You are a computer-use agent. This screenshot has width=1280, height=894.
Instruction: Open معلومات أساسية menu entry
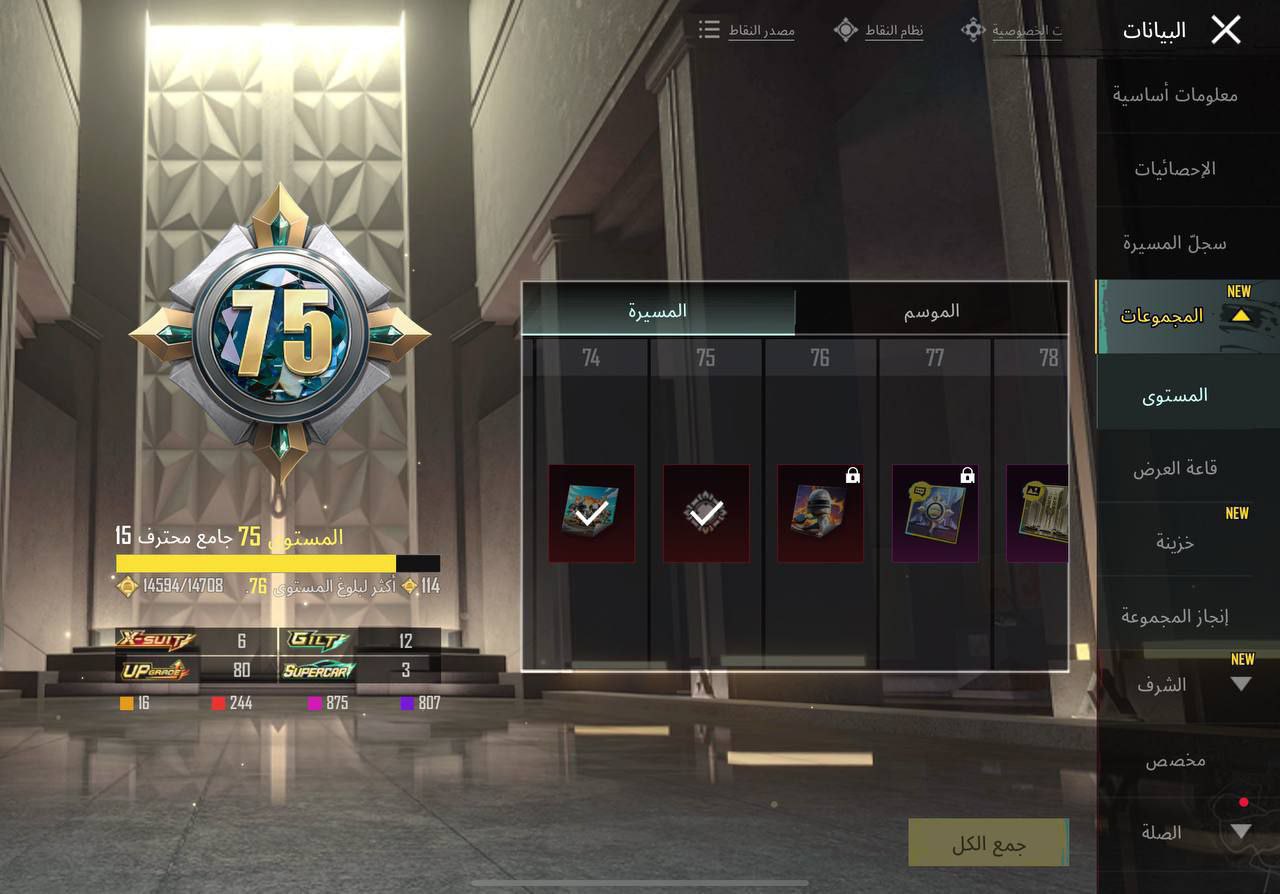click(1175, 95)
